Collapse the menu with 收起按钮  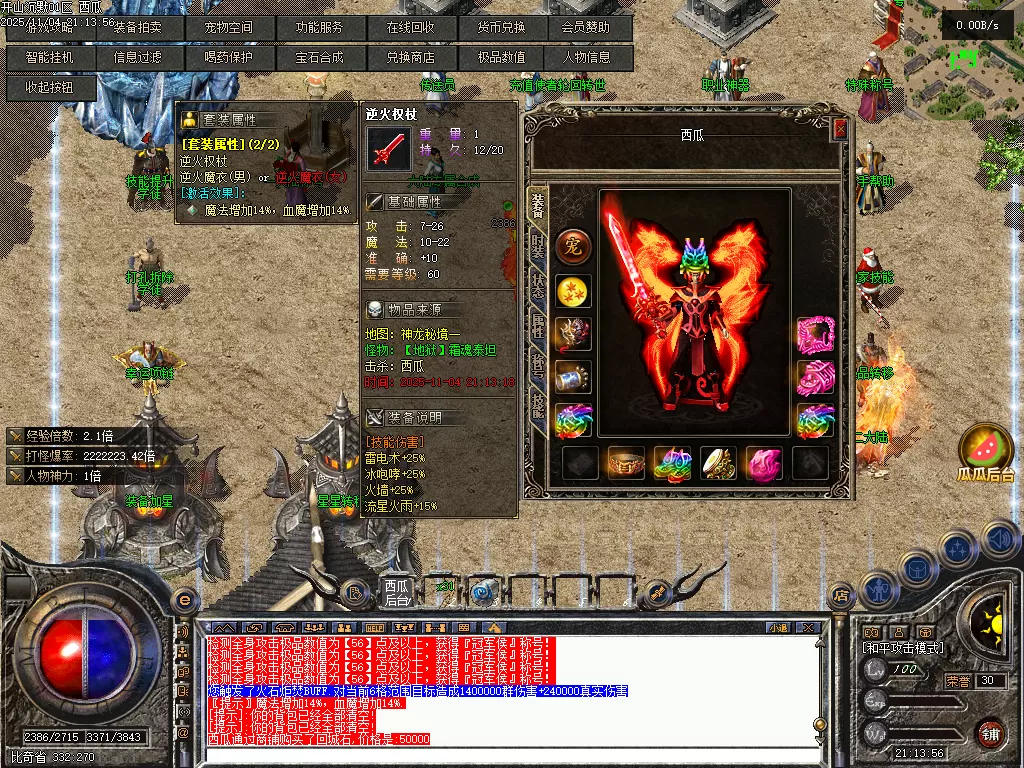[x=50, y=88]
